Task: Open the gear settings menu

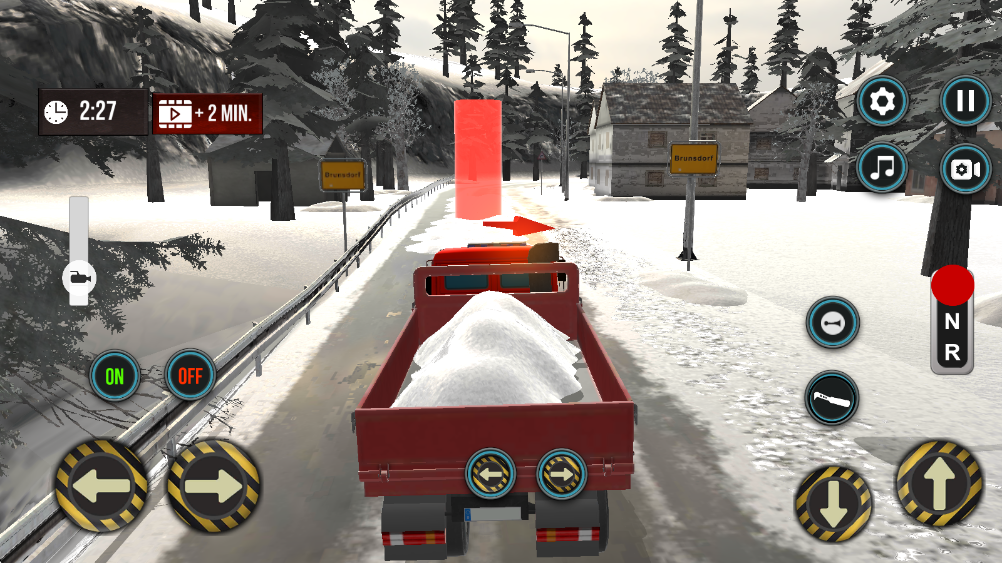Action: pos(883,101)
